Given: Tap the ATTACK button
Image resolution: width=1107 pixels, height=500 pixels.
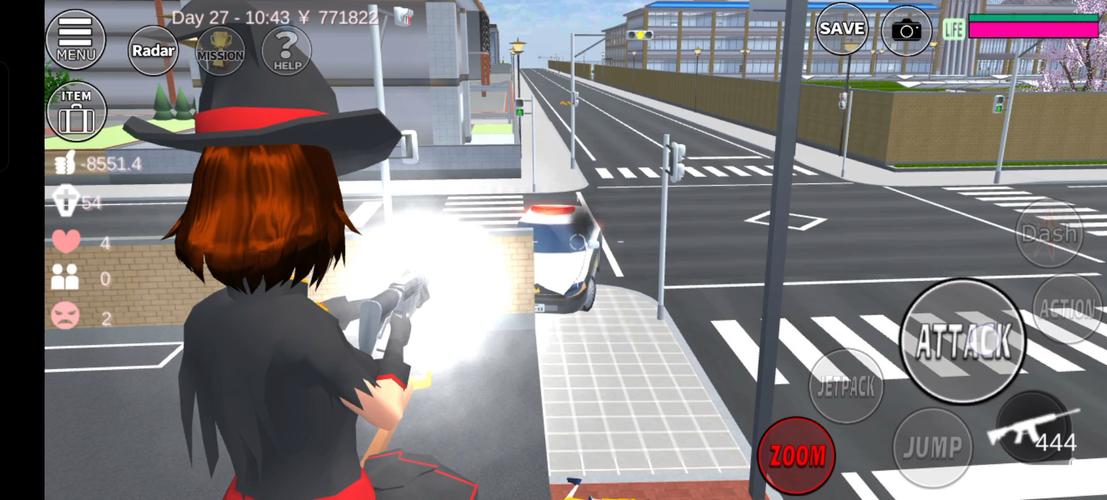Looking at the screenshot, I should tap(962, 341).
